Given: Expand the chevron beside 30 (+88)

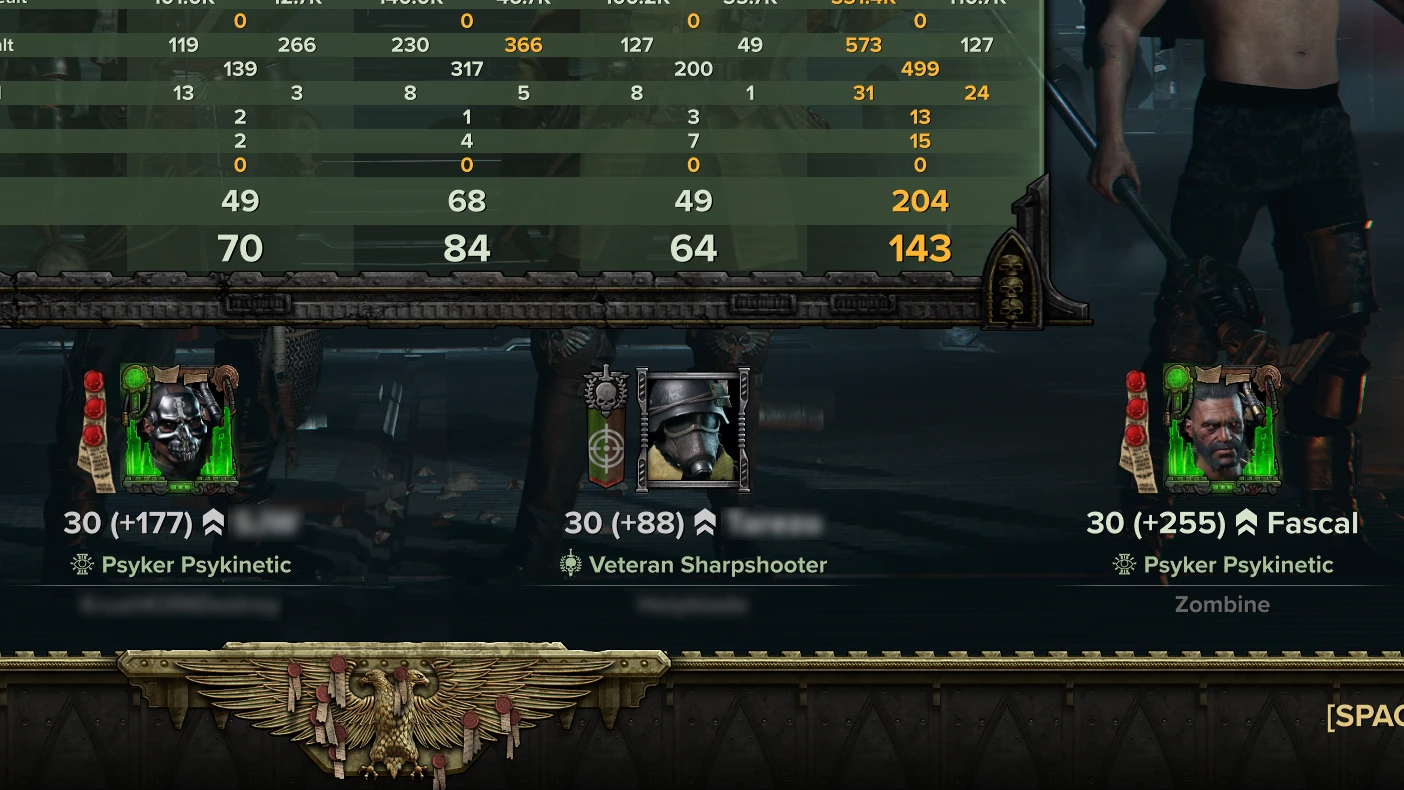Looking at the screenshot, I should pyautogui.click(x=706, y=521).
